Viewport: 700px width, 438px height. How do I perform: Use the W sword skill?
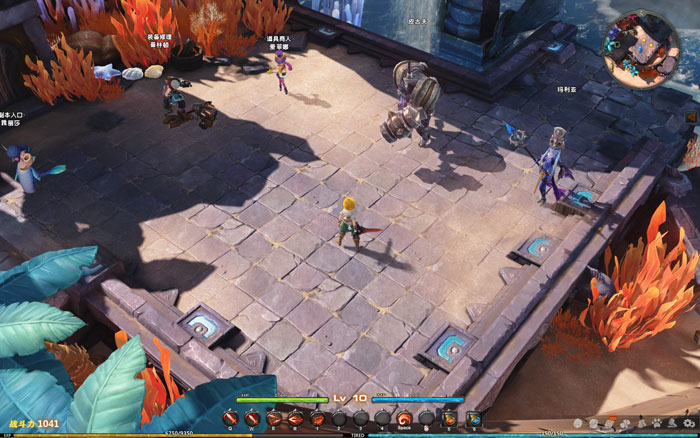pos(251,418)
